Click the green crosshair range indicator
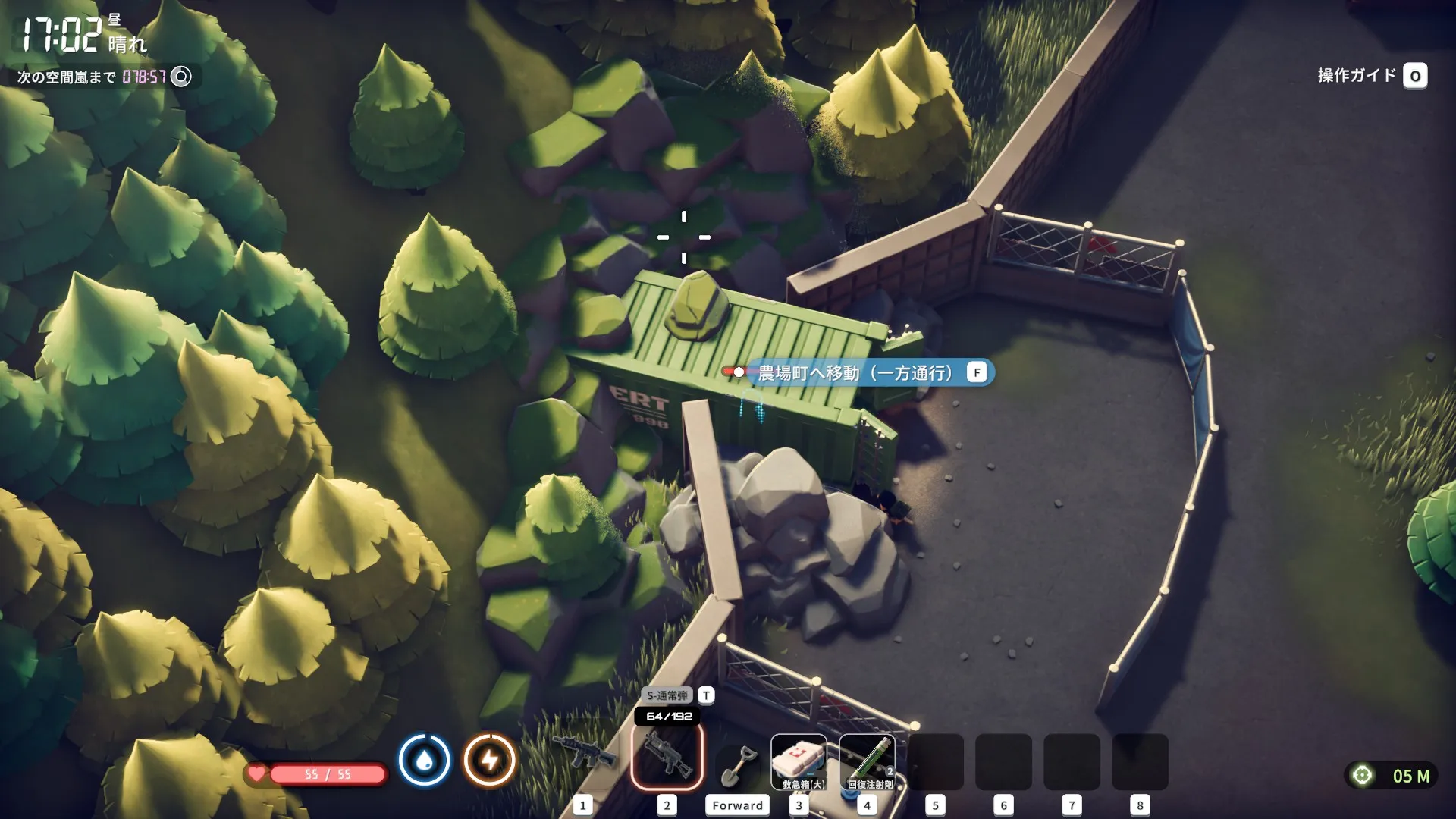 coord(1363,775)
